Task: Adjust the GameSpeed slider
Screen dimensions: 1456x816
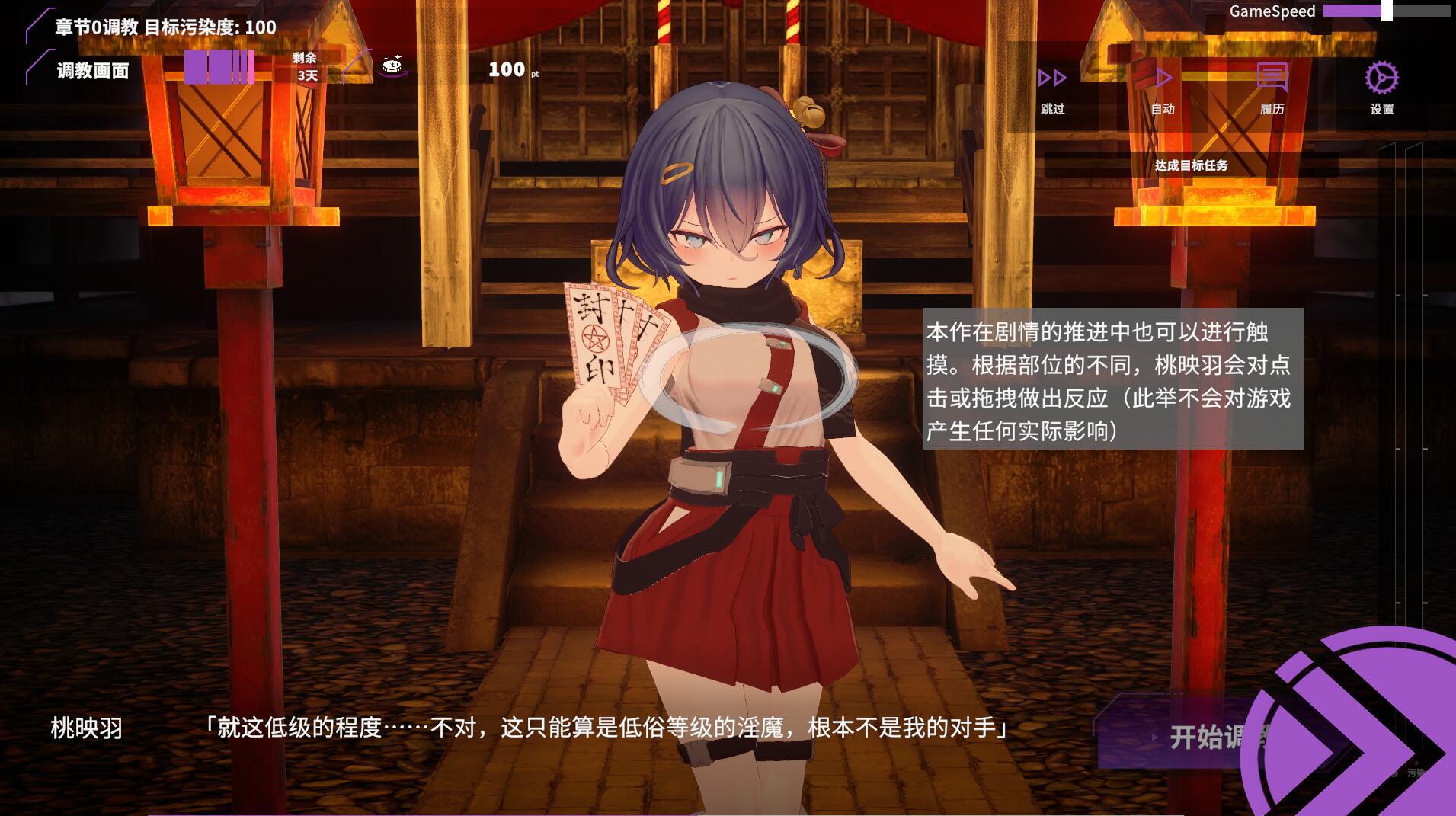Action: pos(1387,11)
